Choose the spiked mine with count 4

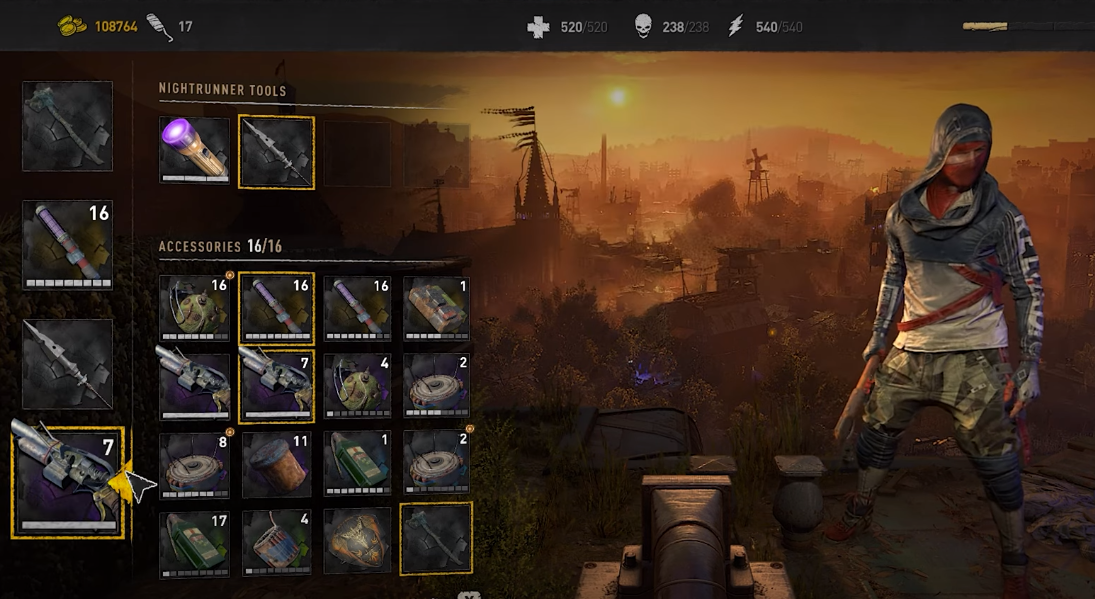click(x=357, y=385)
